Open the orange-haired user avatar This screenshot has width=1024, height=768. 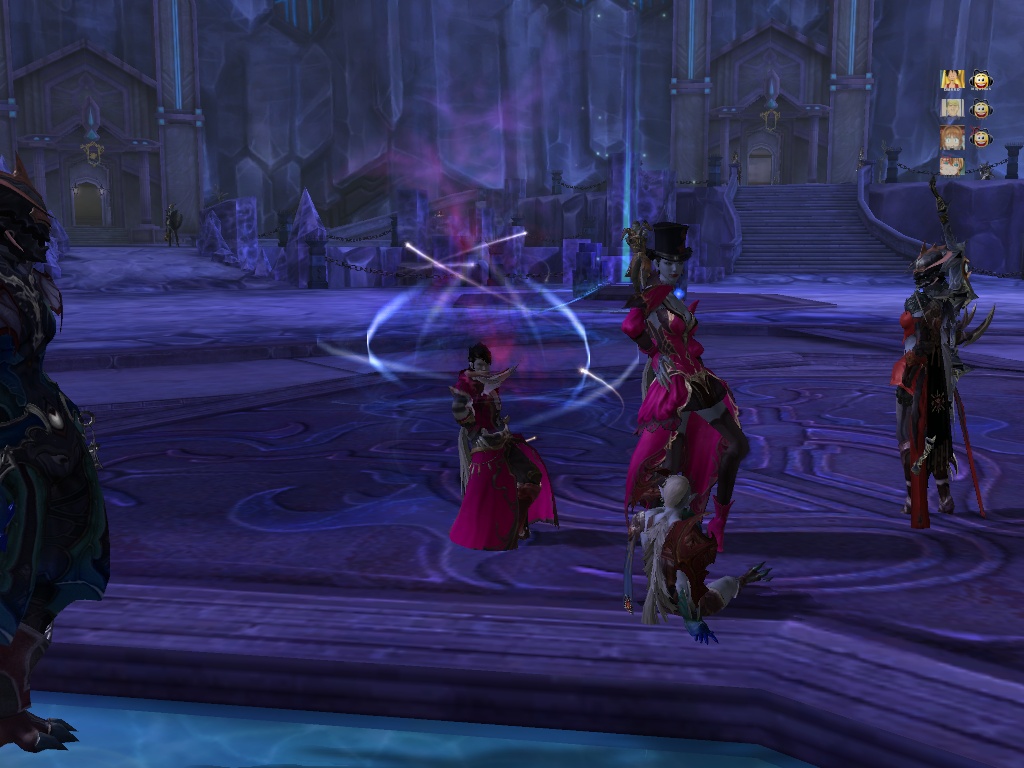[951, 165]
